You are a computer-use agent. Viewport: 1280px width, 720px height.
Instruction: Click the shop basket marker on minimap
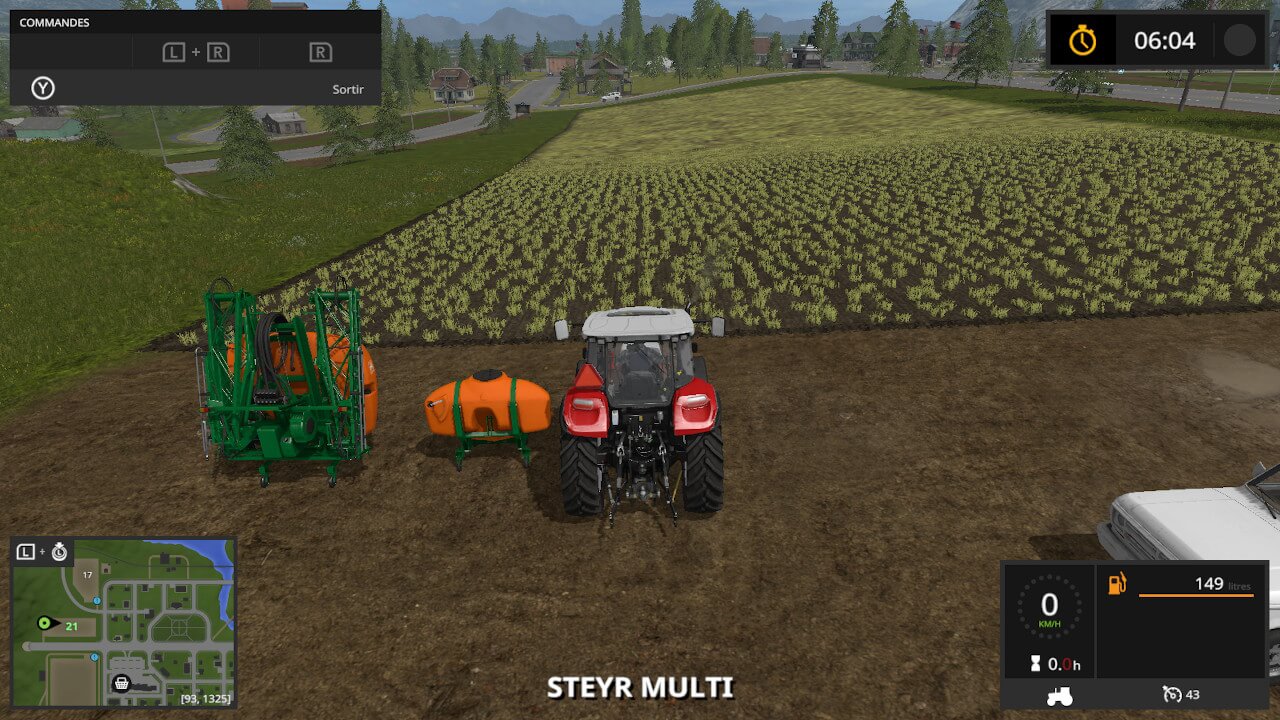tap(122, 683)
